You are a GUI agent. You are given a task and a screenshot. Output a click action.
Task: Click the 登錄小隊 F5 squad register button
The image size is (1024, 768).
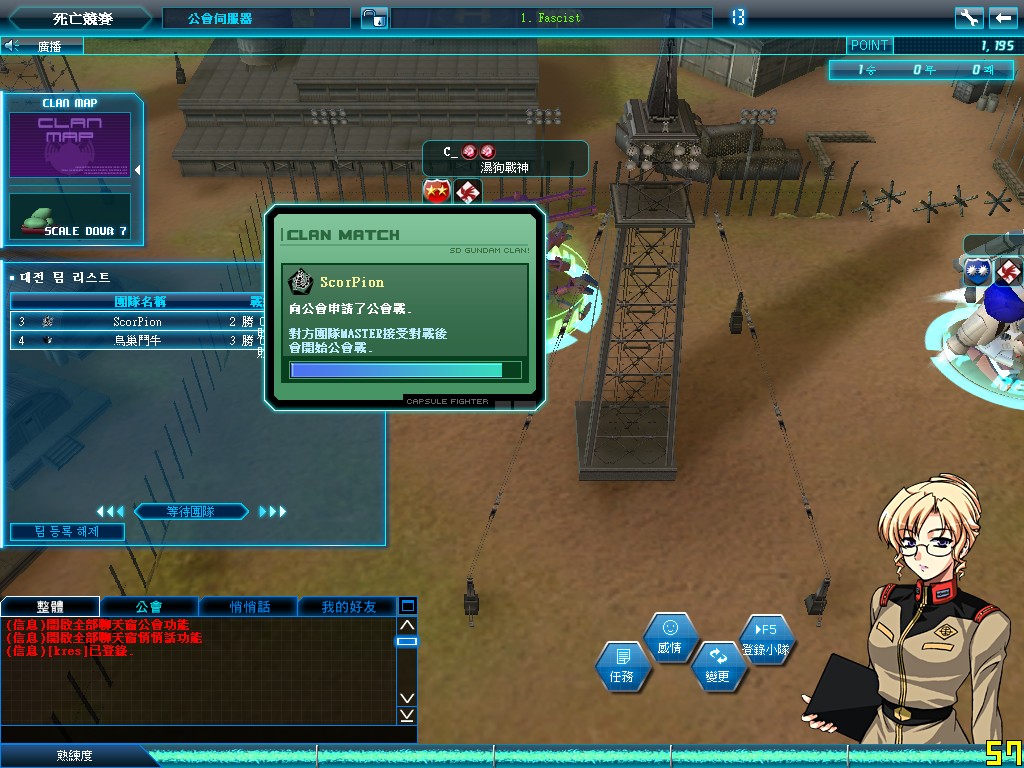tap(766, 639)
